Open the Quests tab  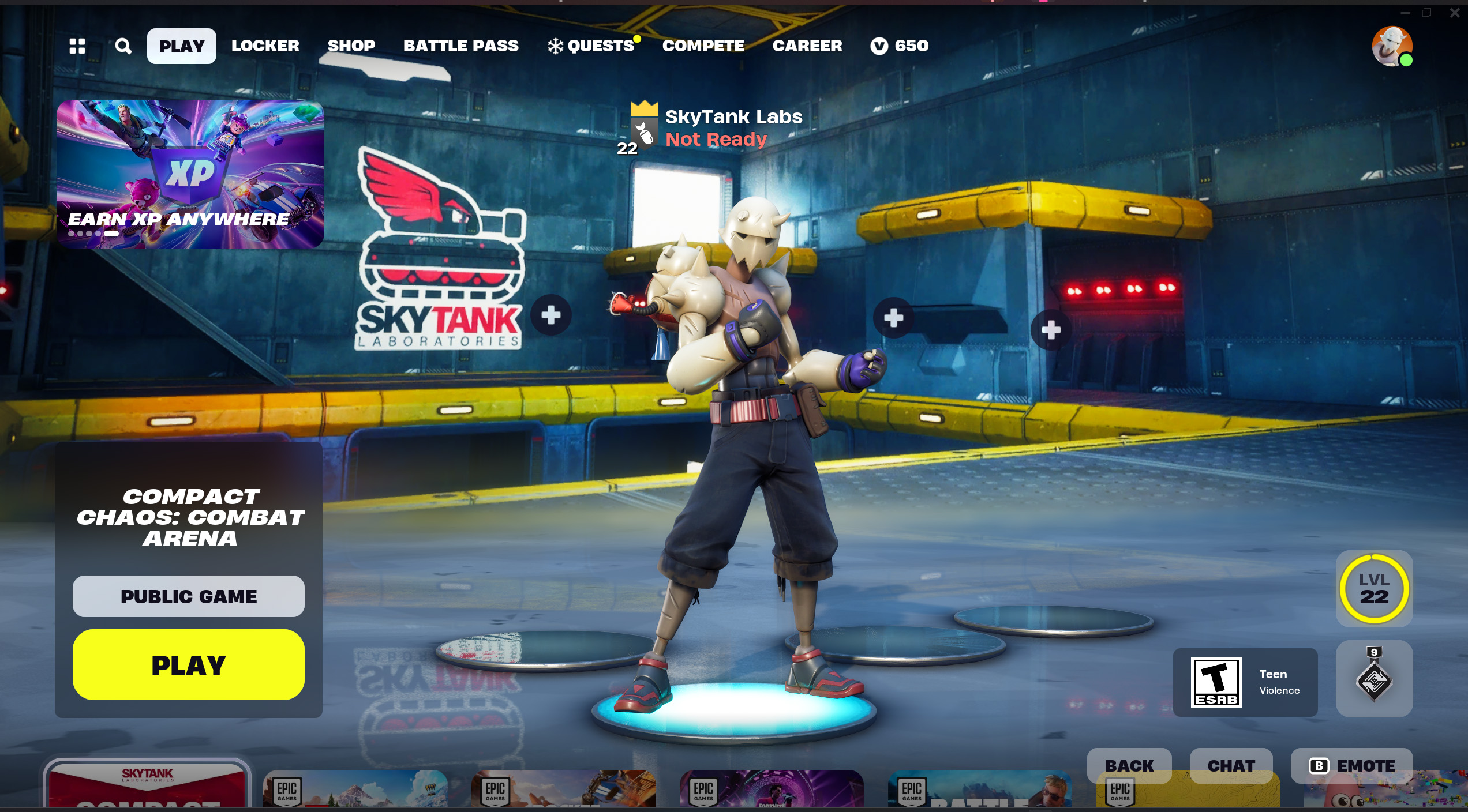click(x=593, y=46)
